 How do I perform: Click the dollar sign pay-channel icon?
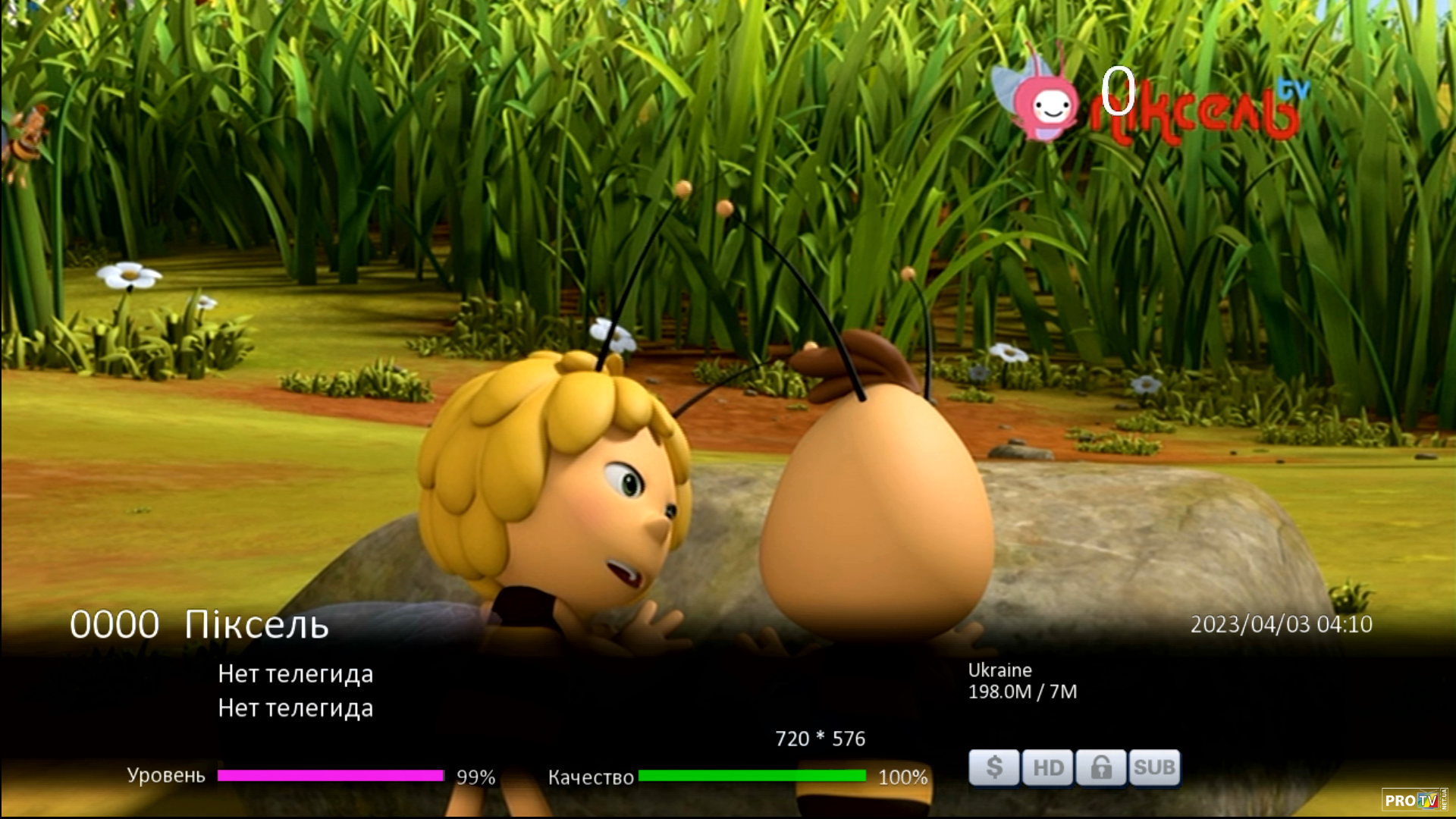pos(993,767)
